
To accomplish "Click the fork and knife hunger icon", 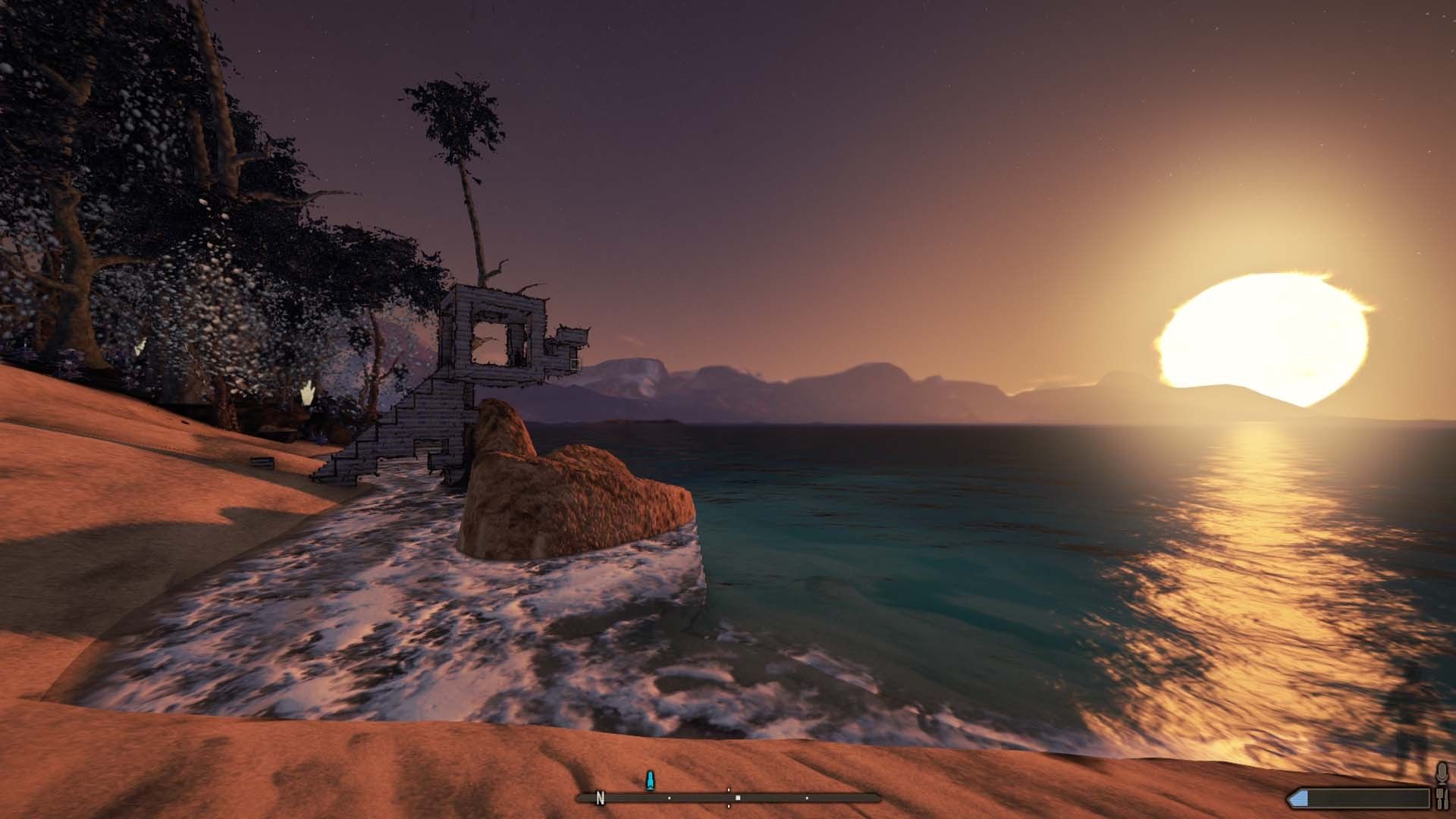I will tap(1442, 798).
